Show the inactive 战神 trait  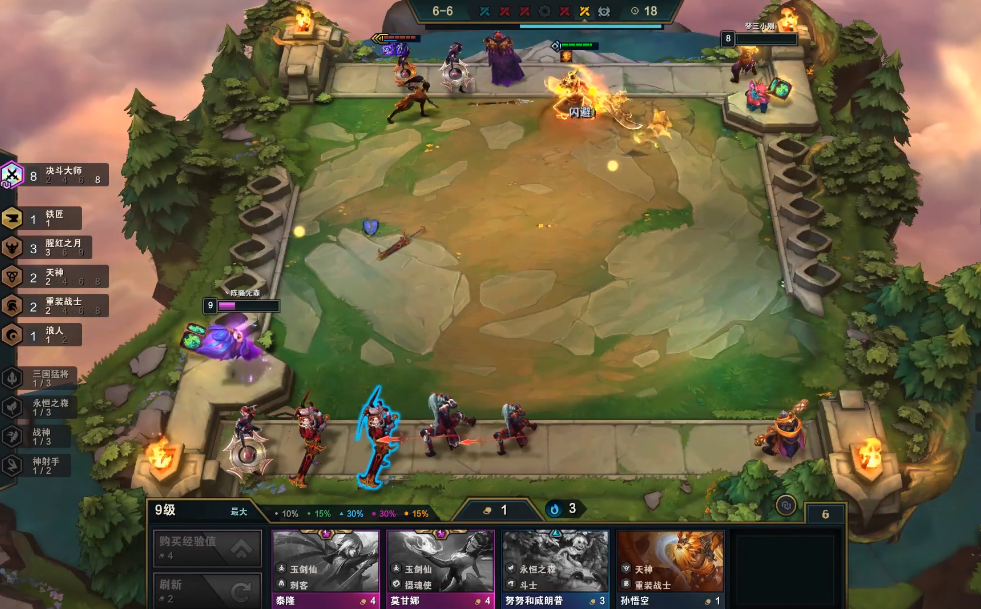click(x=40, y=436)
